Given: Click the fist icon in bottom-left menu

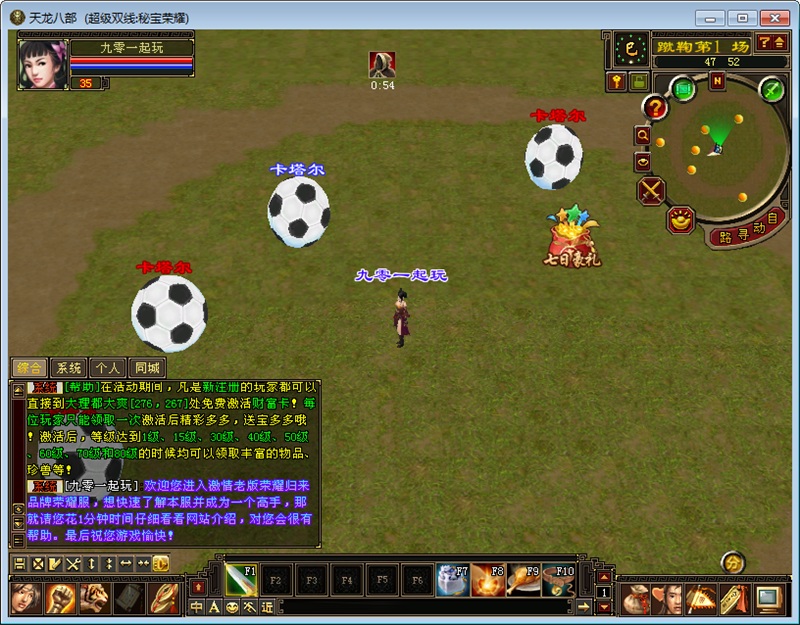Looking at the screenshot, I should click(61, 598).
